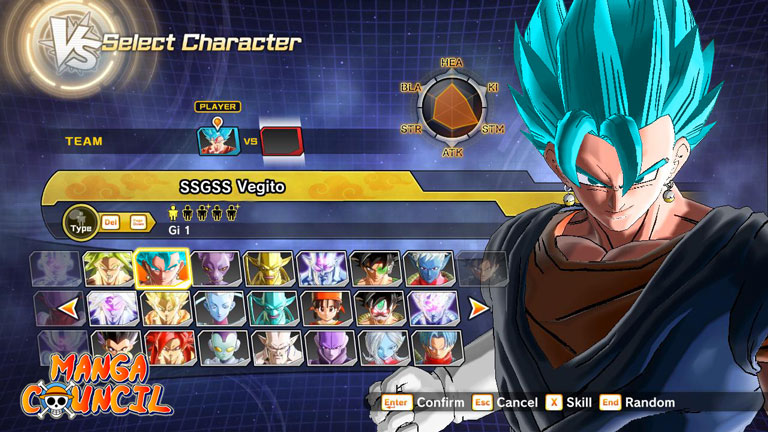Screen dimensions: 768x432
Task: Choose the teal-skinned, green-haired character portrait
Action: point(274,308)
